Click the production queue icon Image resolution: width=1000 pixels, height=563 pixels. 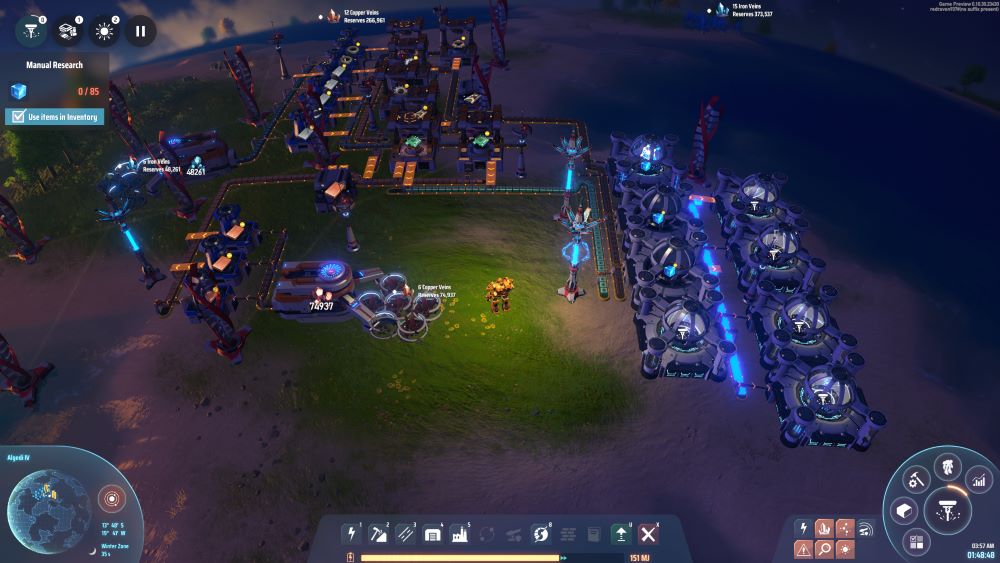pos(68,30)
